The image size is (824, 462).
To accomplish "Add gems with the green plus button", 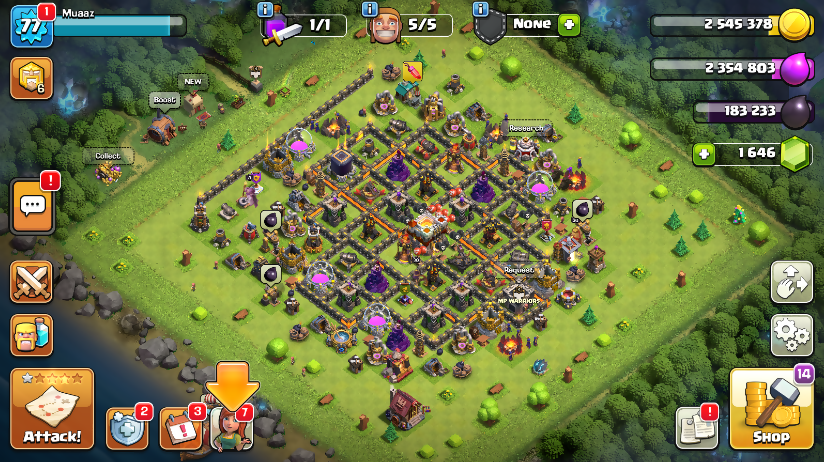I will [706, 154].
